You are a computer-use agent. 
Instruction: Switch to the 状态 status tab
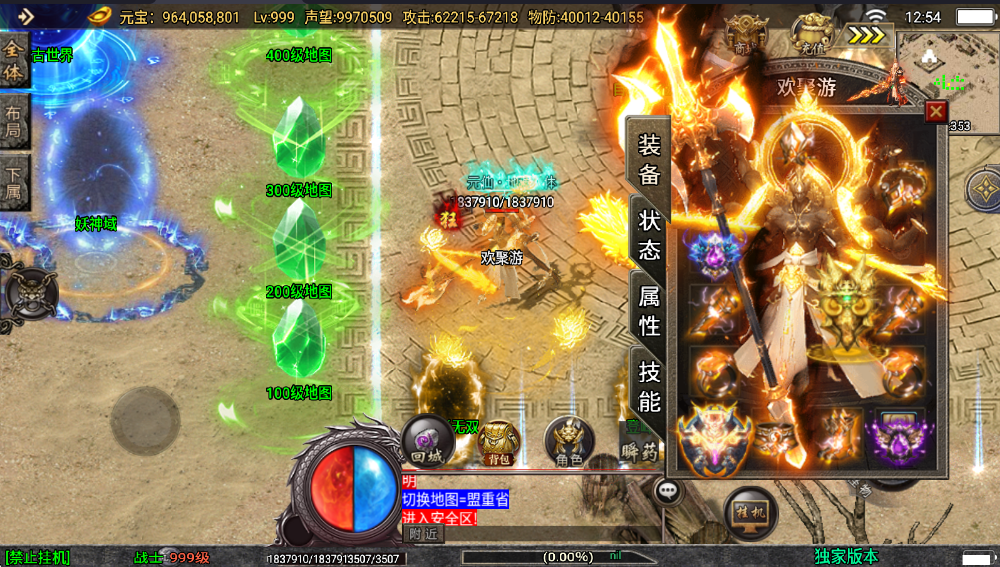coord(649,235)
